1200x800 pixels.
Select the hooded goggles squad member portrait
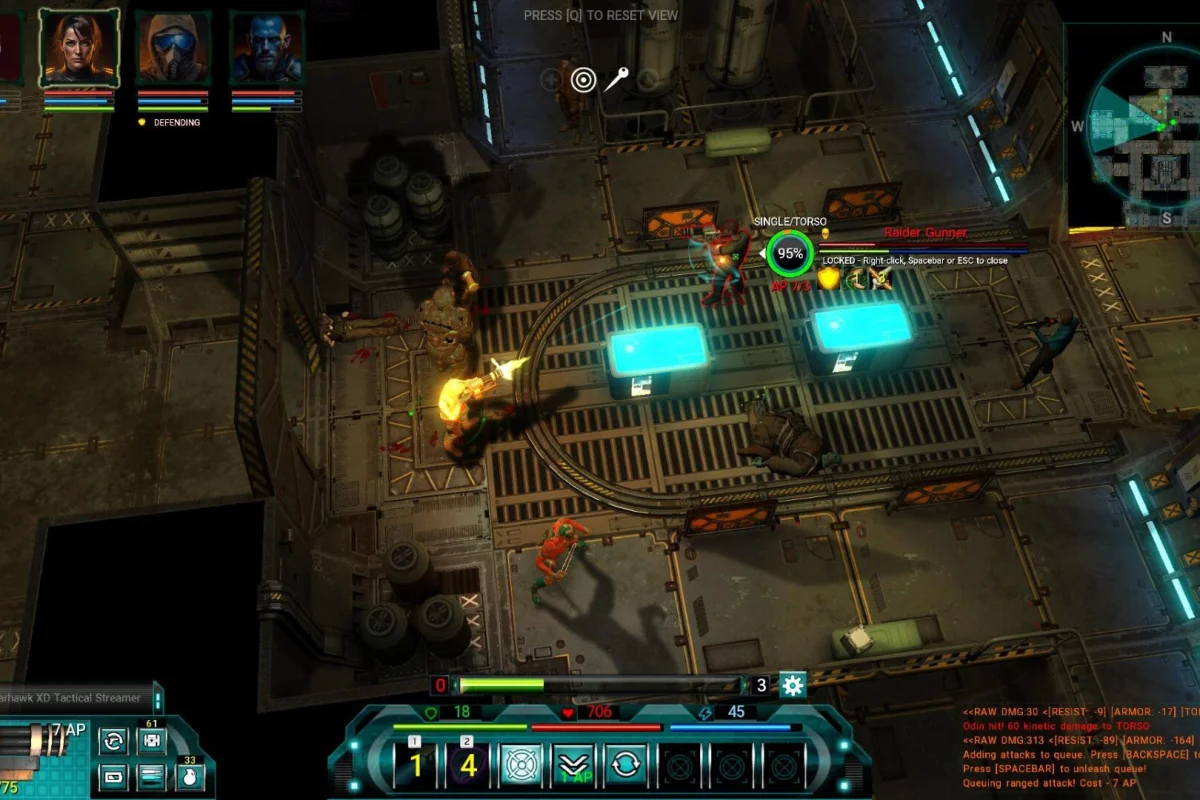coord(173,48)
